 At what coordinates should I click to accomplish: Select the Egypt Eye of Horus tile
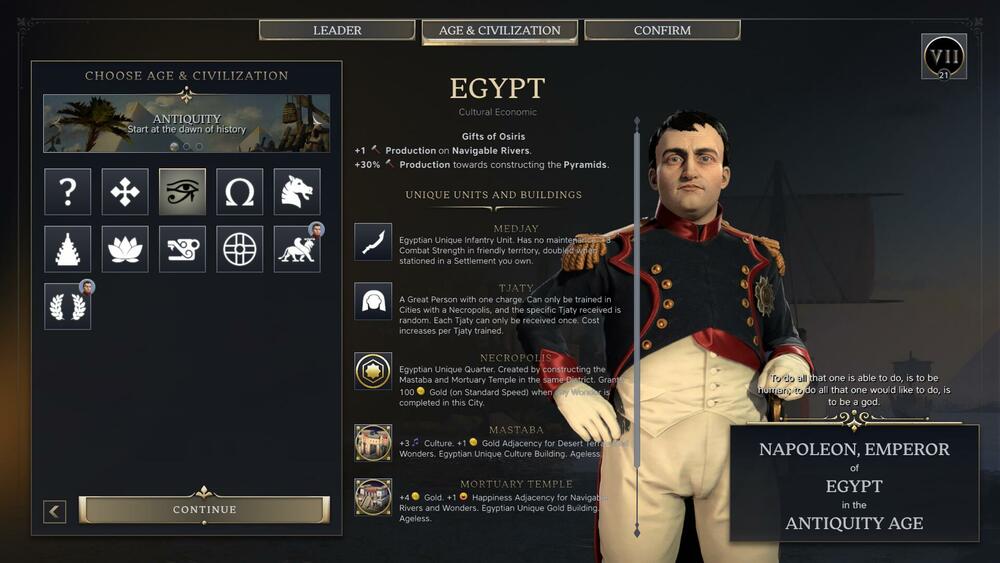182,192
